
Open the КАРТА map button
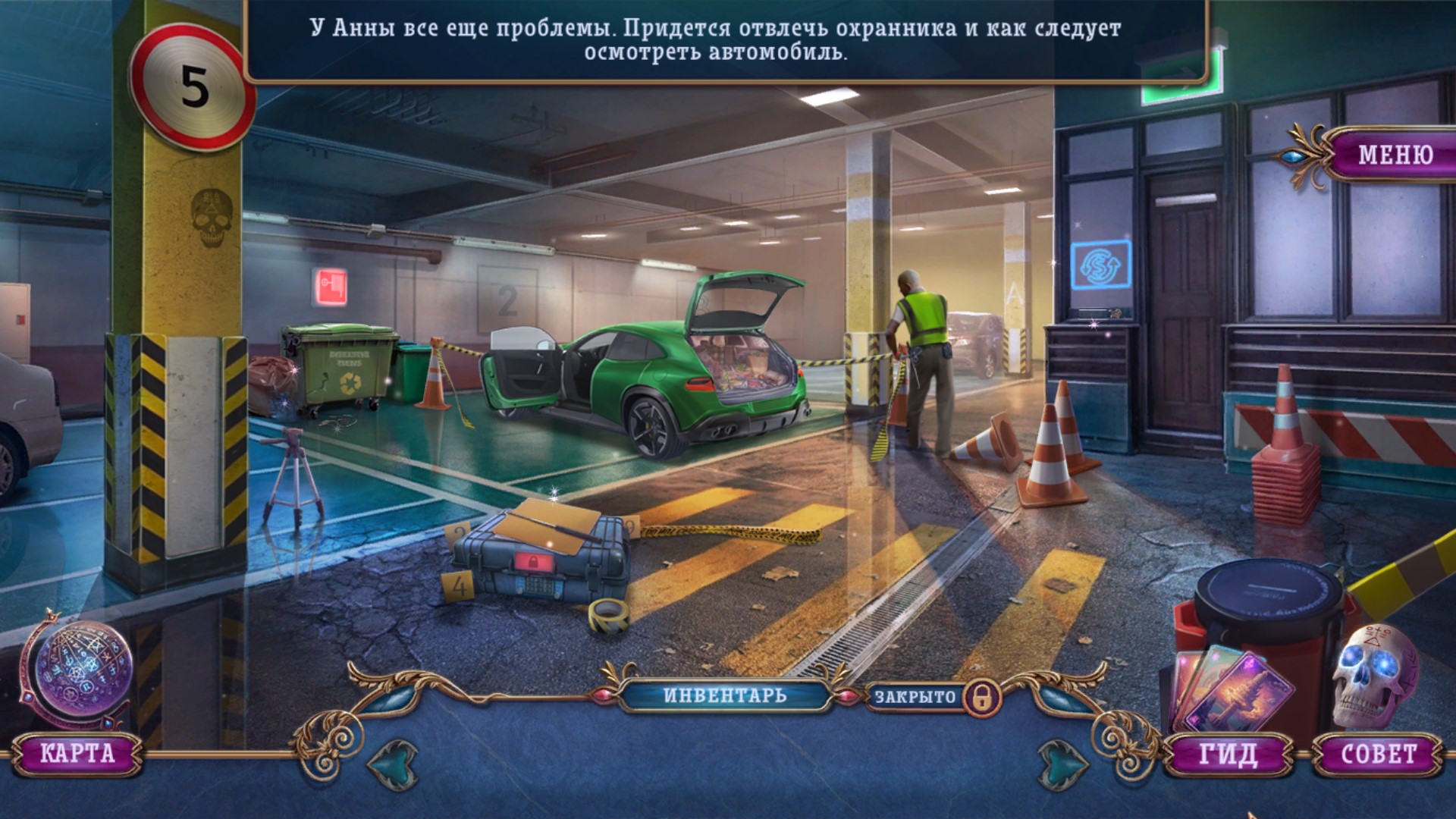point(77,753)
